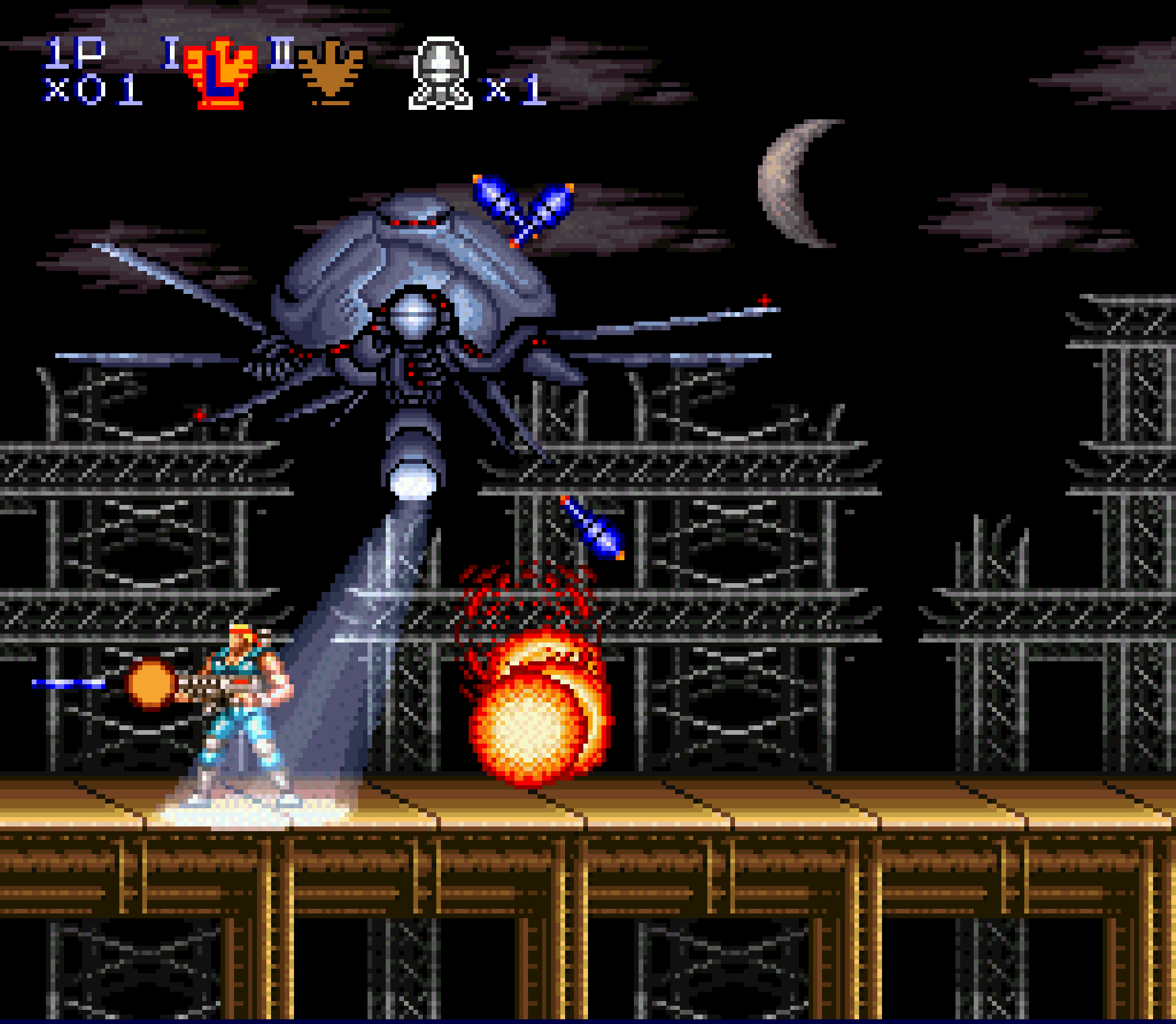Switch to the empty eagle weapon slot
1176x1024 pixels.
[x=330, y=71]
